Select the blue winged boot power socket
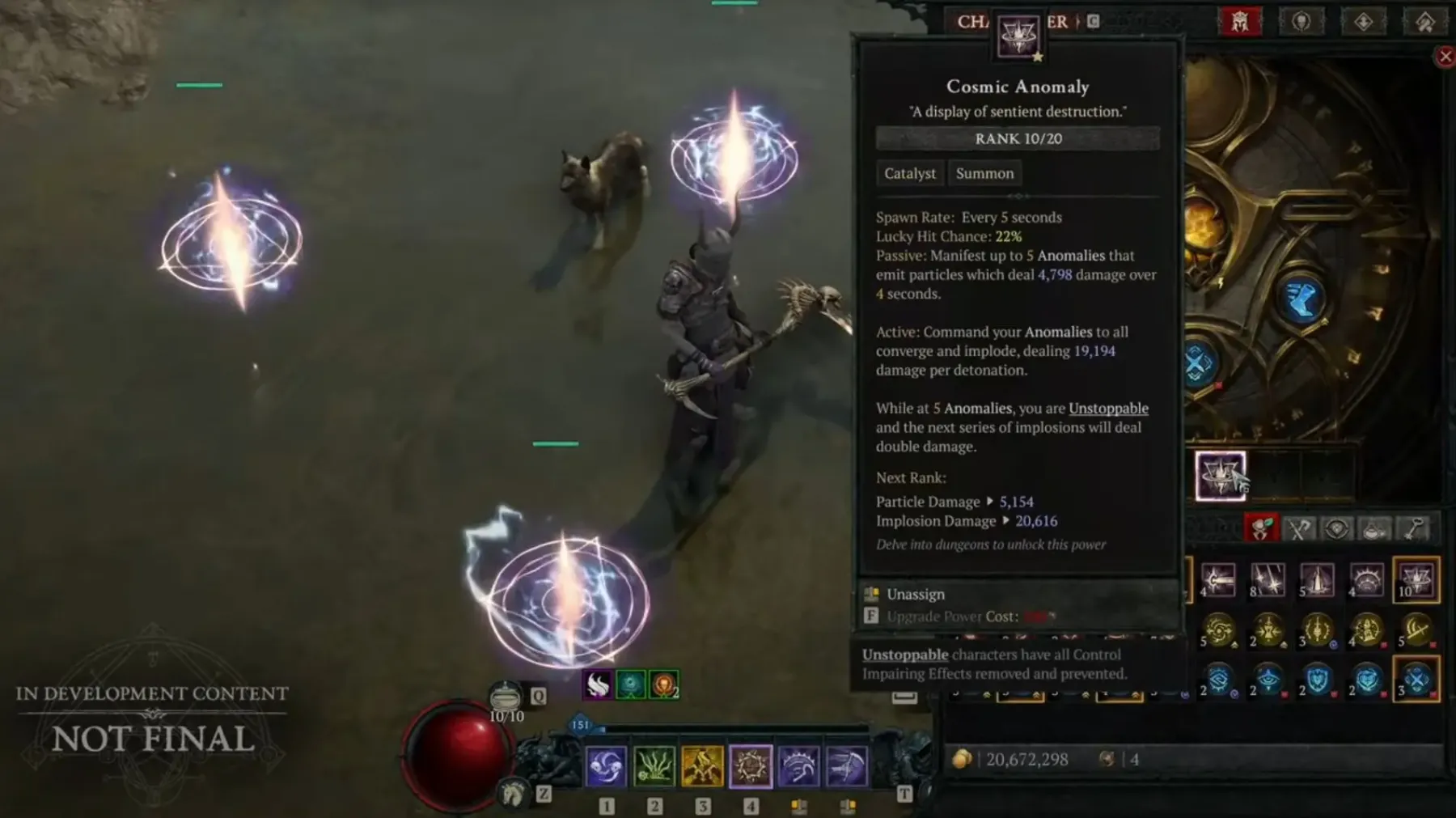This screenshot has height=818, width=1456. [x=1301, y=299]
